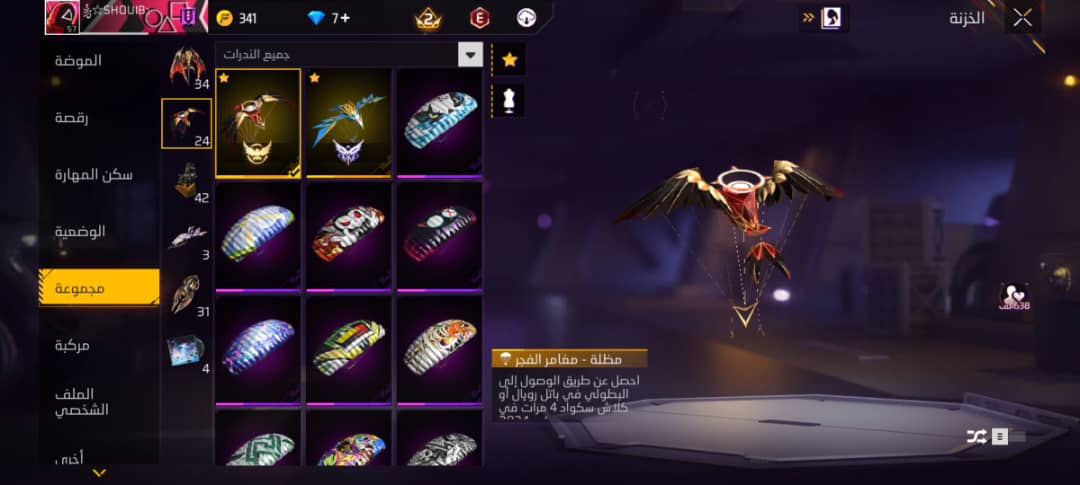The image size is (1080, 485).
Task: Show favorites with the star filter button
Action: pos(509,60)
